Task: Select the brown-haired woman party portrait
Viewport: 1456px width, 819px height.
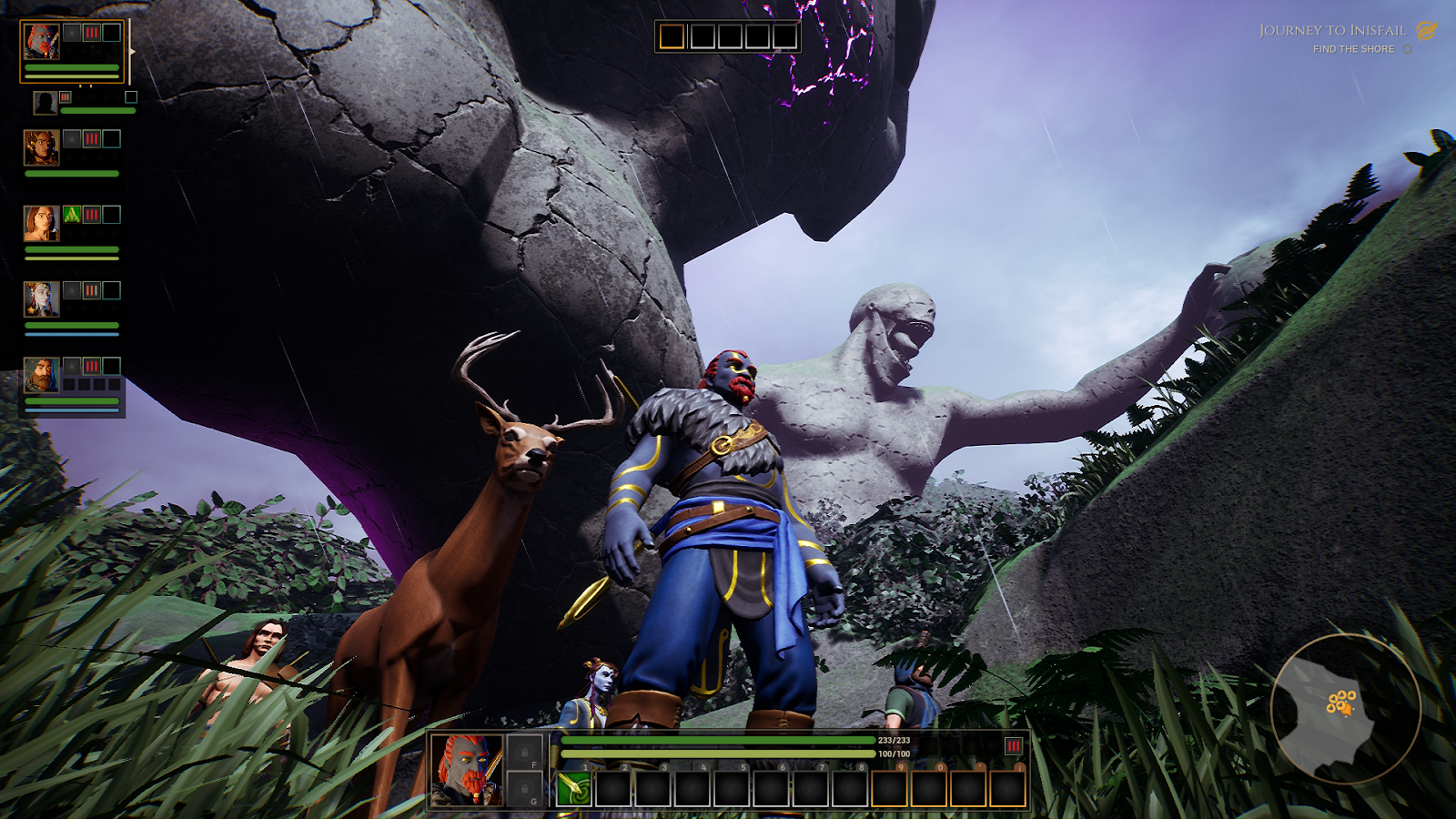Action: [41, 223]
